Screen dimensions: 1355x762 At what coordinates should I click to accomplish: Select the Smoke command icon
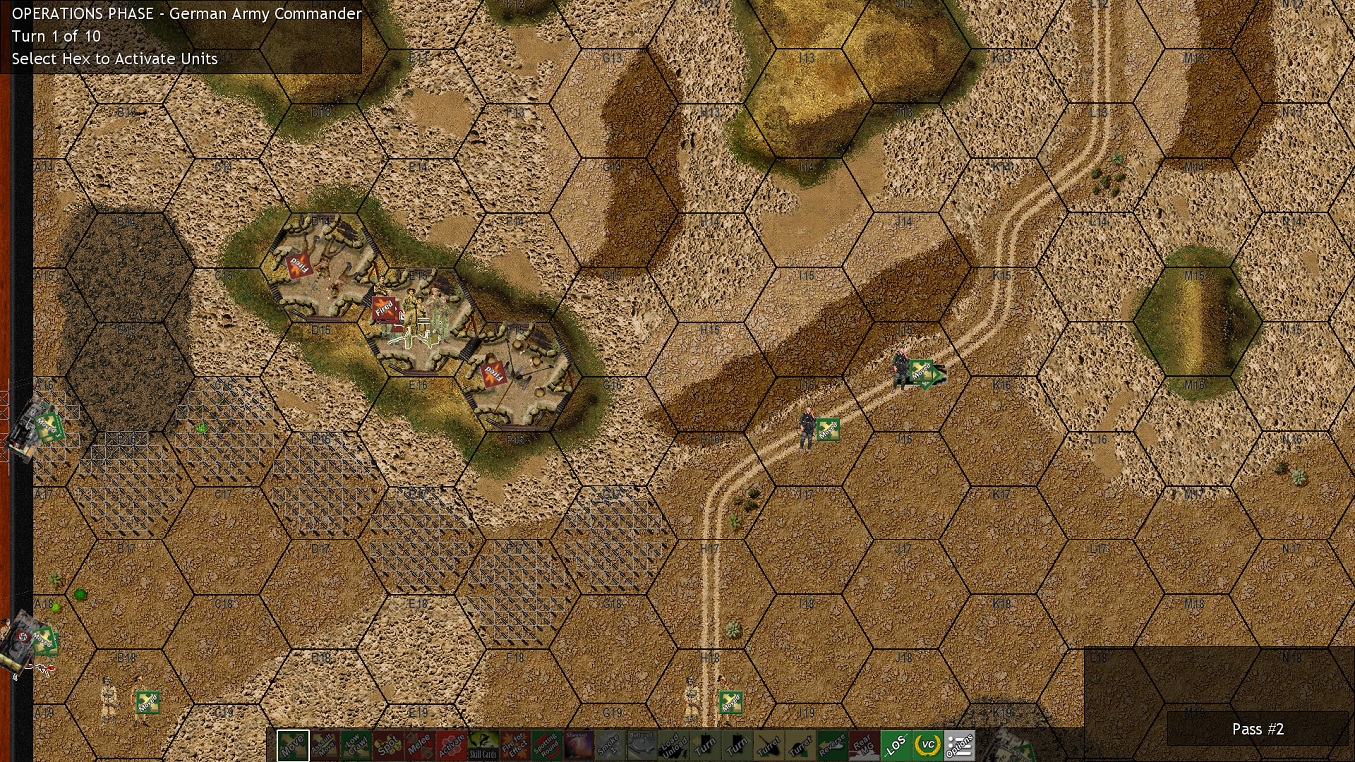pyautogui.click(x=610, y=745)
